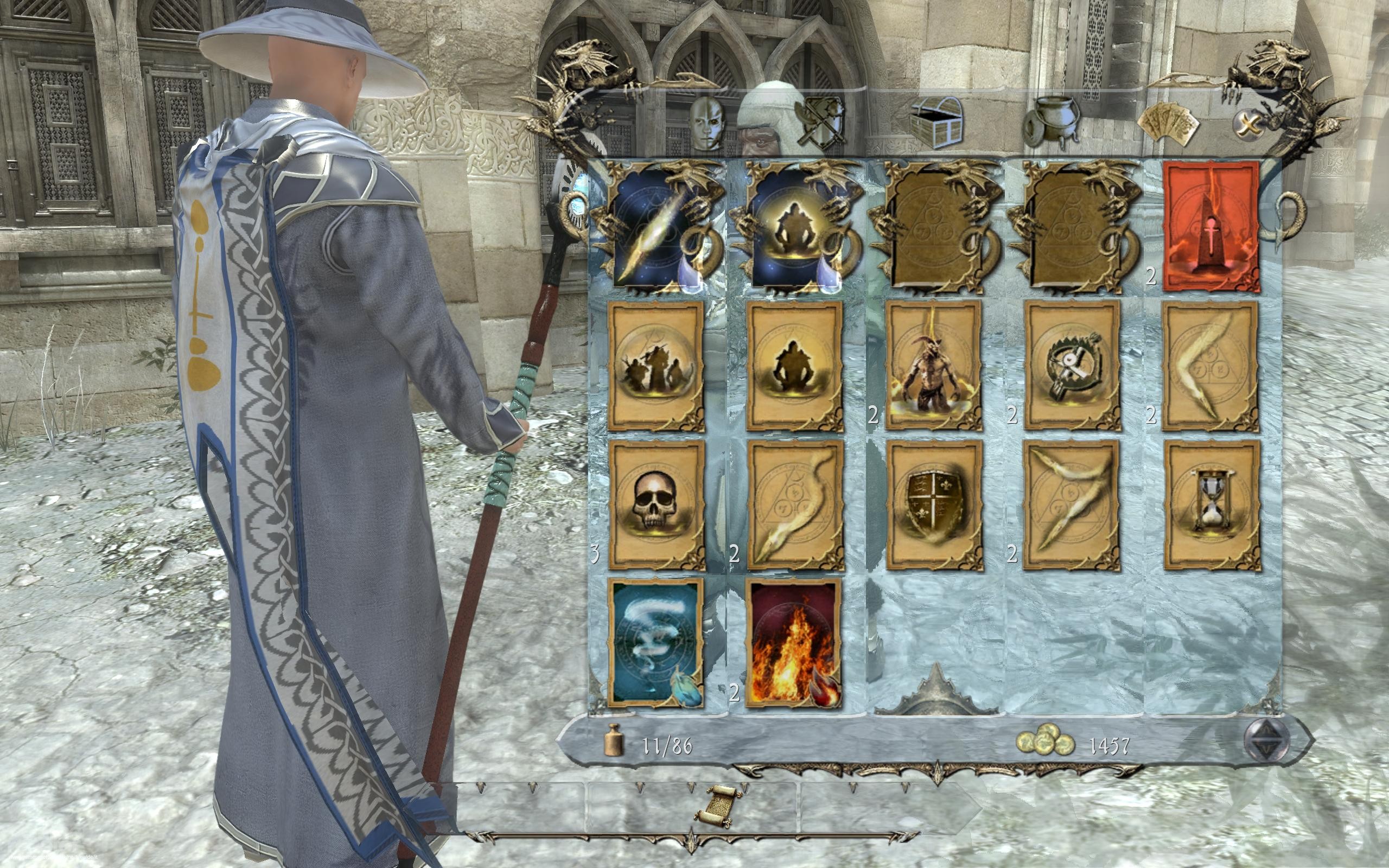Switch to the magic cards tab
Viewport: 1389px width, 868px height.
point(1168,124)
